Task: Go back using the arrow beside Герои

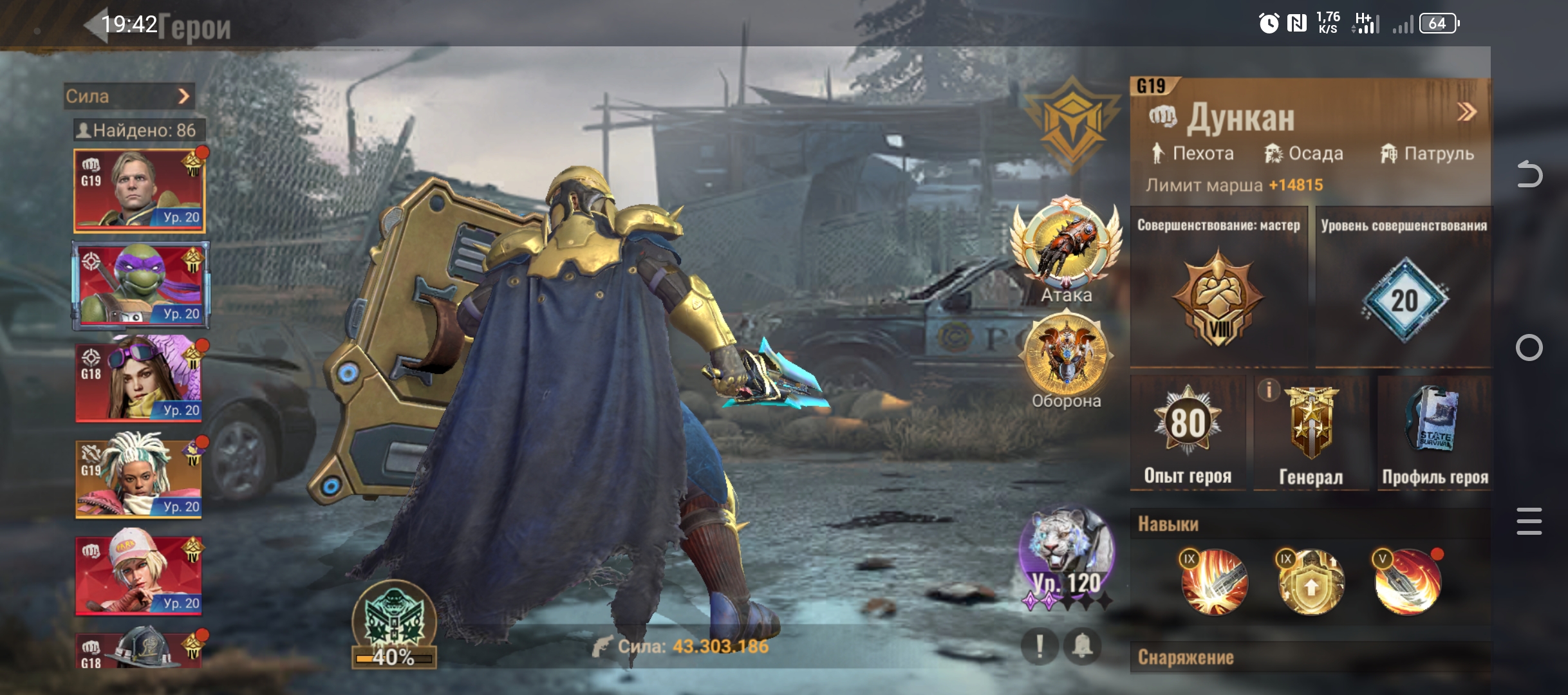Action: [x=97, y=26]
